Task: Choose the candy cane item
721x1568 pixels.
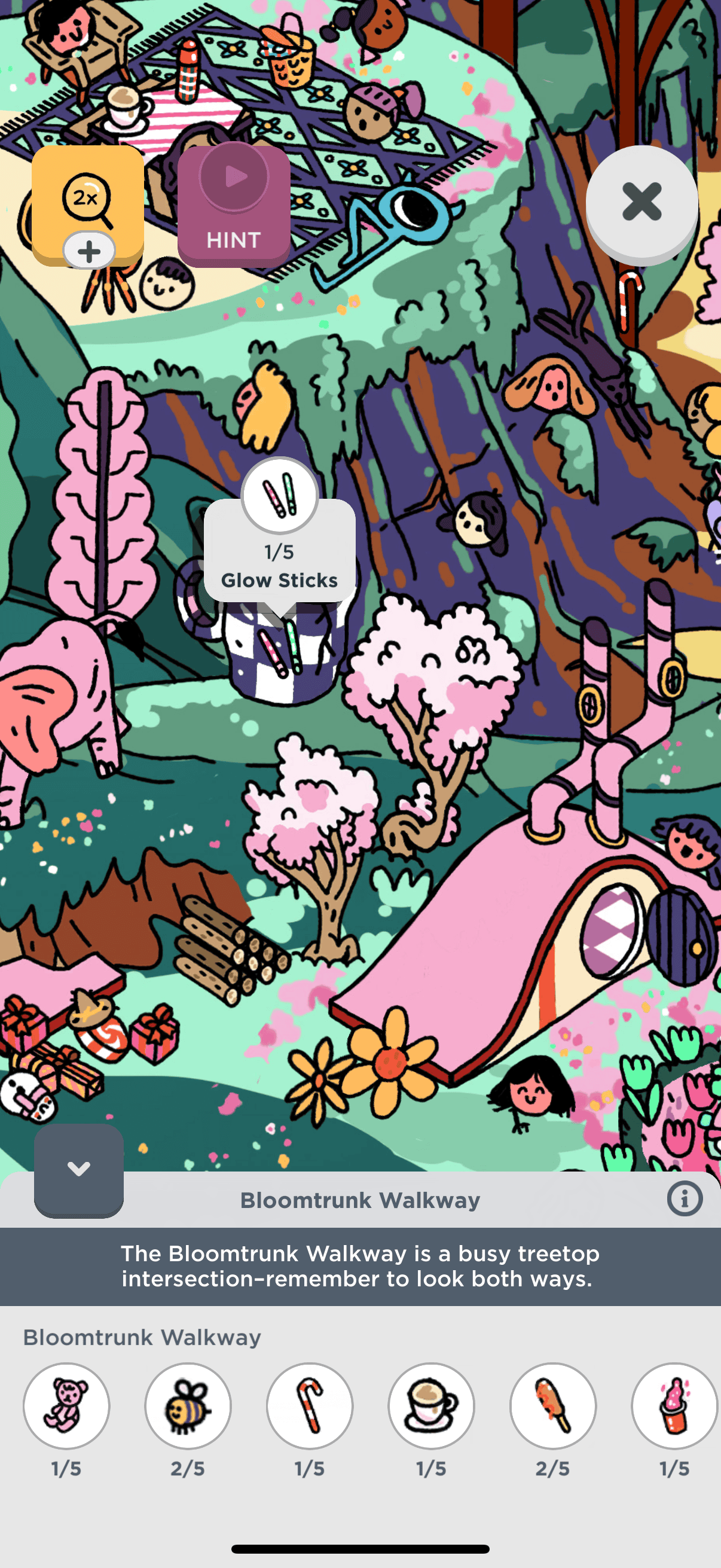Action: (x=310, y=1405)
